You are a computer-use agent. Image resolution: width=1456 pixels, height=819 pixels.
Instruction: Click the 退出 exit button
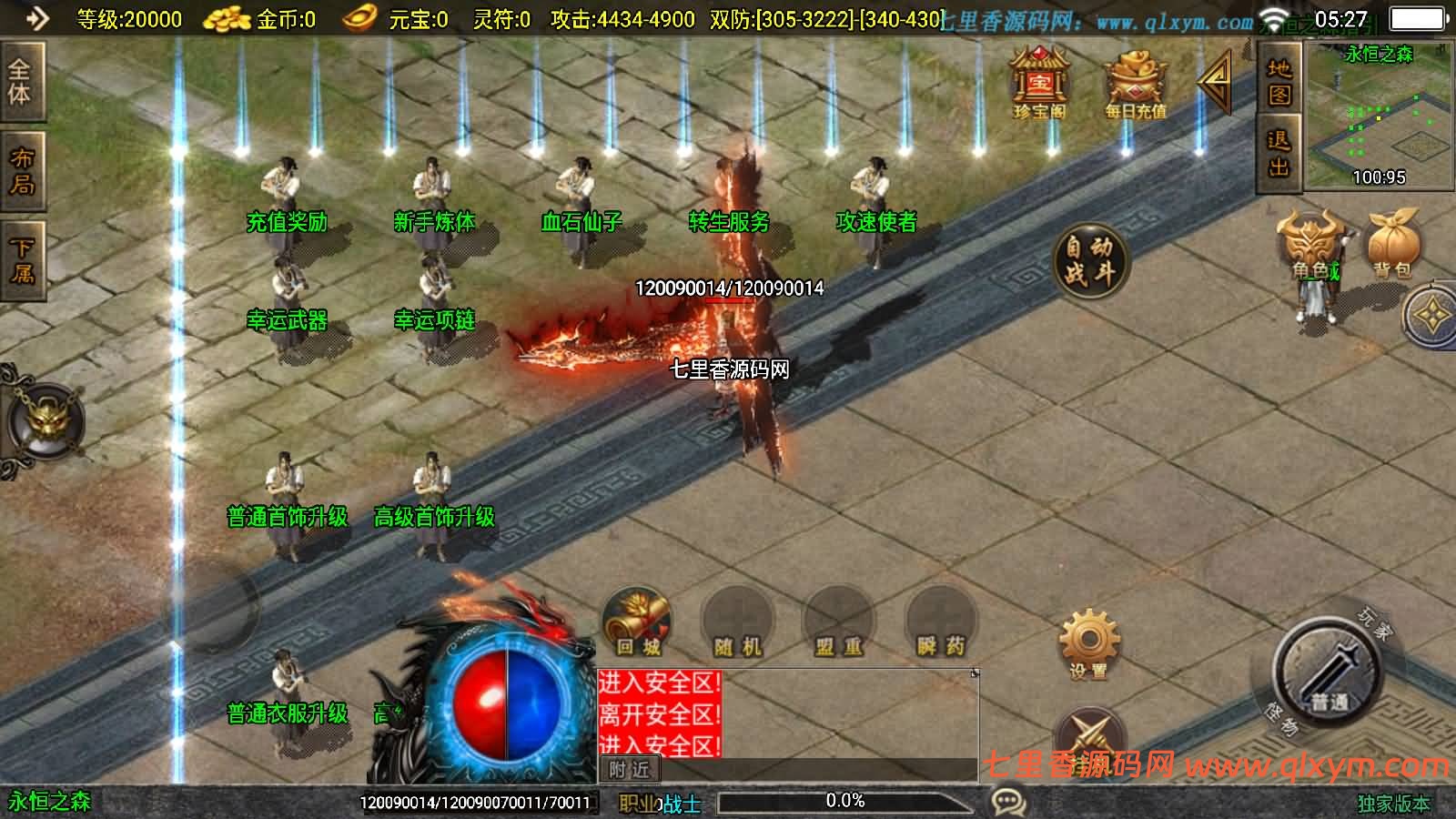coord(1279,154)
